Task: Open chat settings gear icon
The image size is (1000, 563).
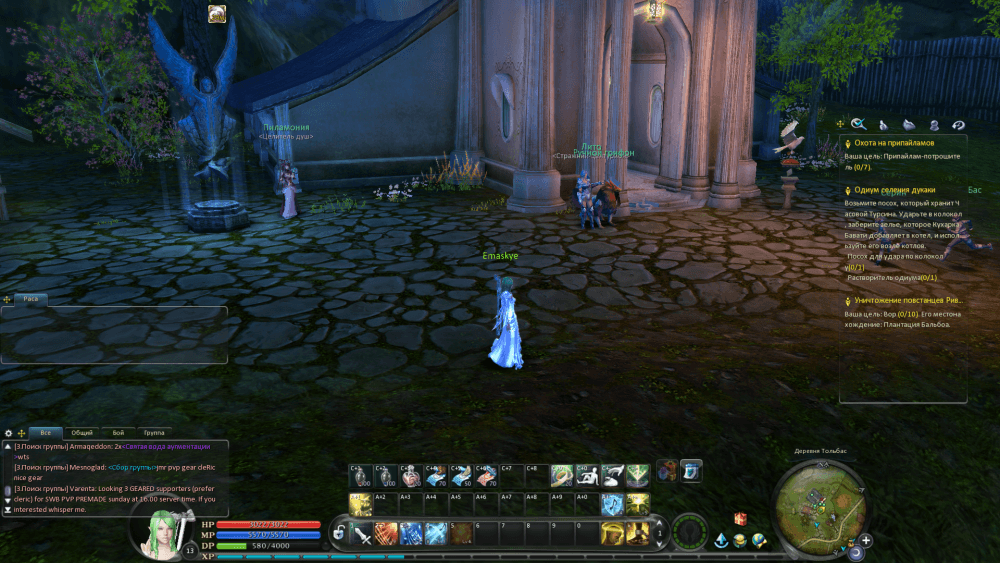Action: (9, 433)
